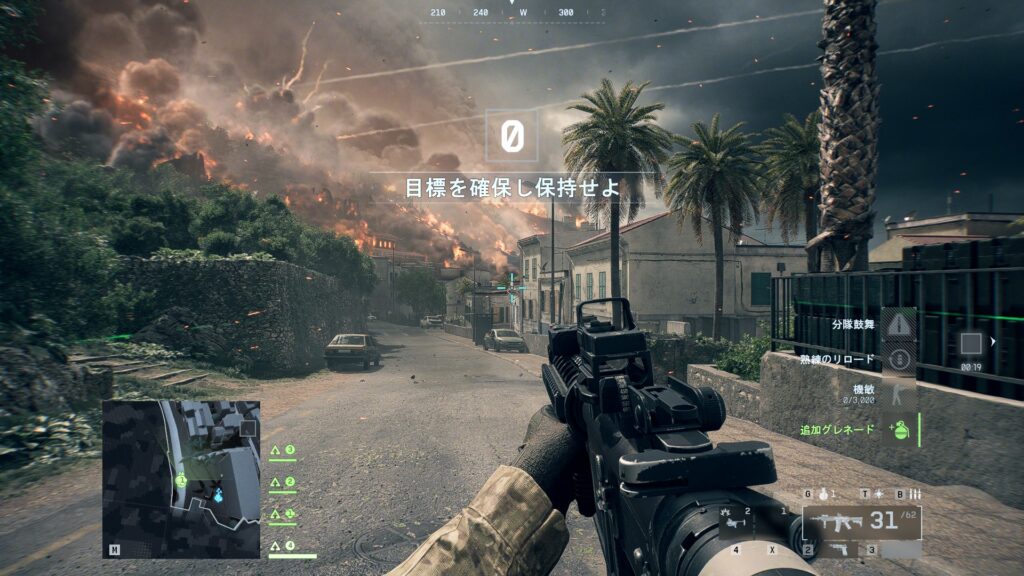
Task: Click the 機敏 perk icon
Action: (900, 394)
